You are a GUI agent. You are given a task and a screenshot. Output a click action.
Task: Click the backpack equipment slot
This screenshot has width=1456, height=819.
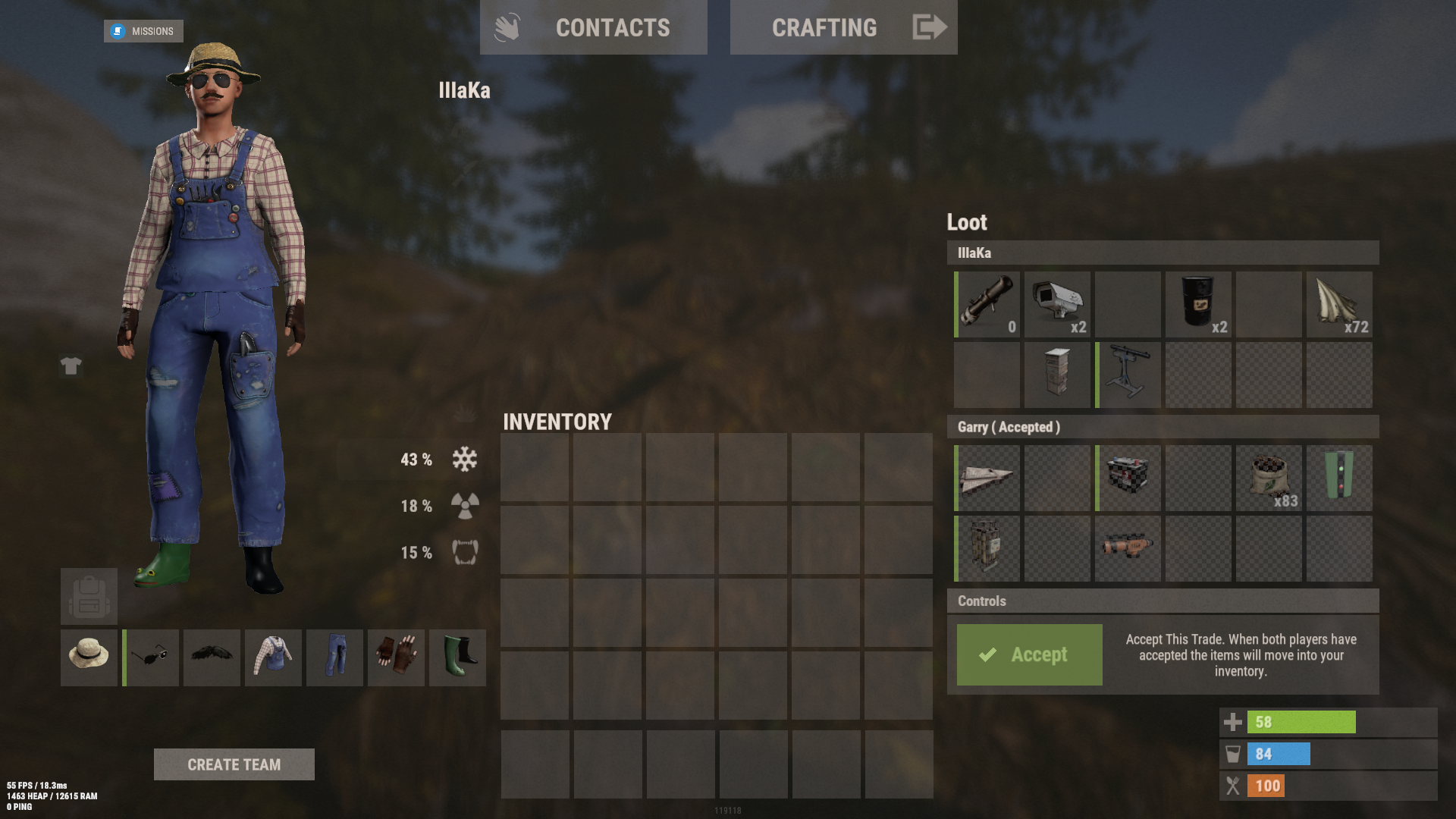(x=89, y=596)
